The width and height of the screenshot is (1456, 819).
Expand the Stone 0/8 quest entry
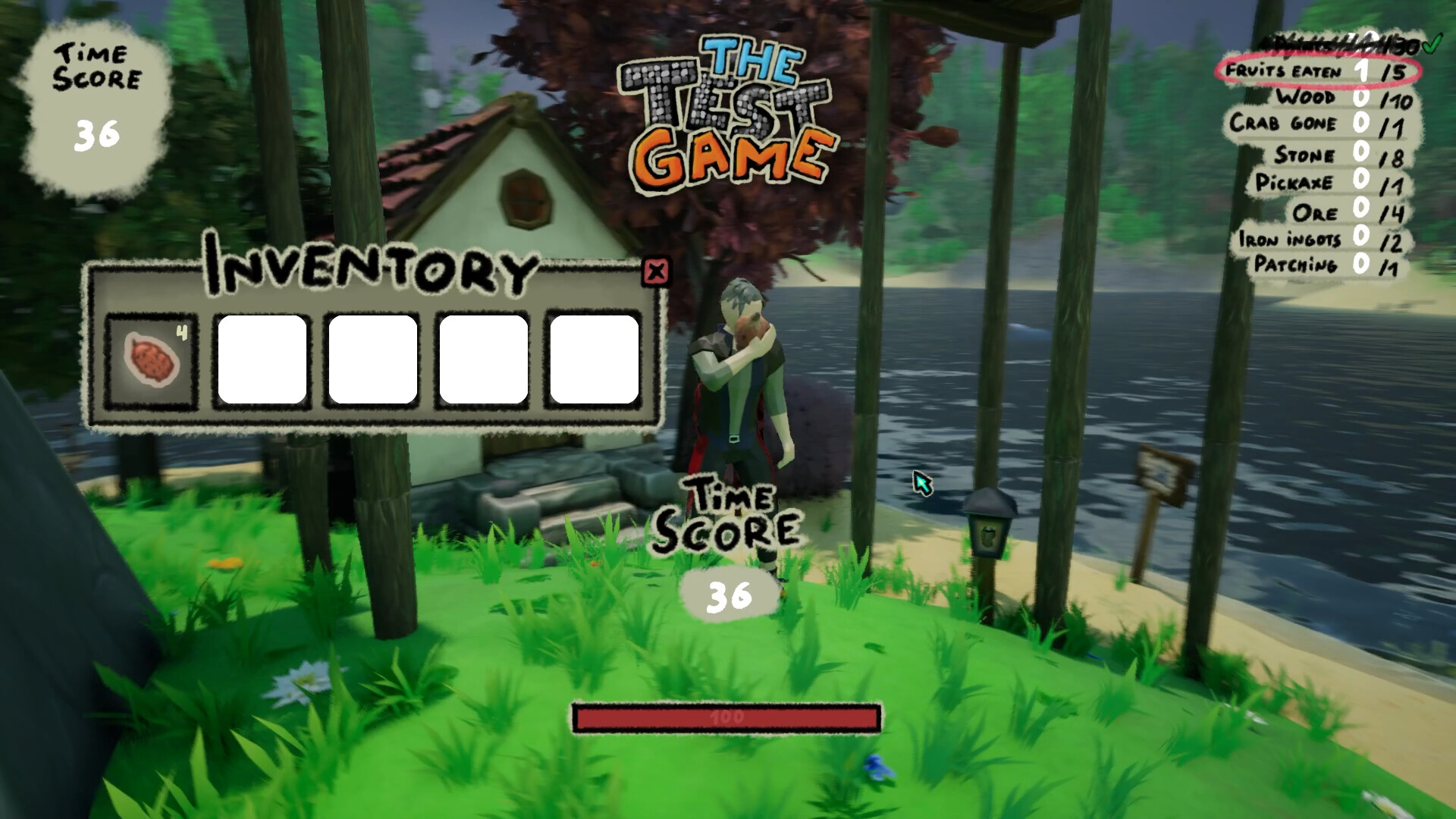point(1329,155)
